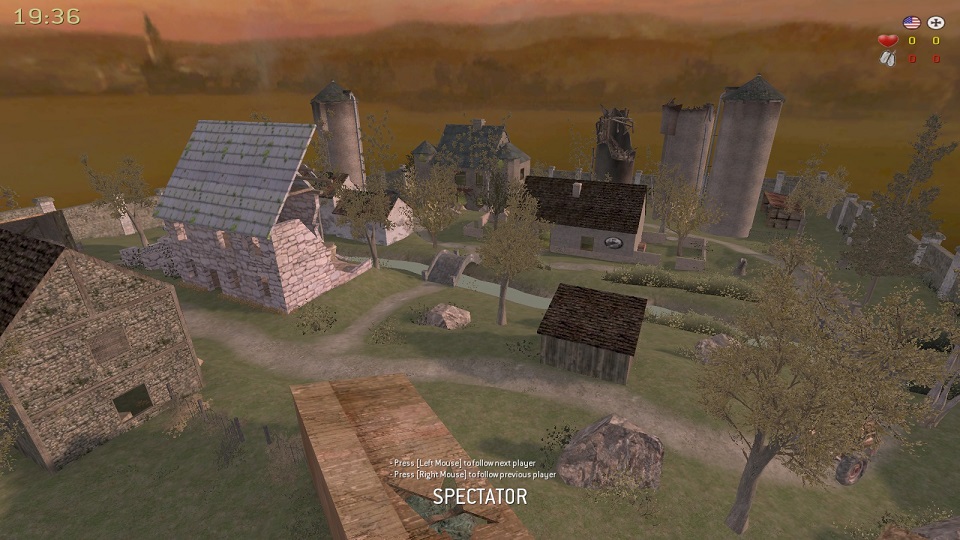960x540 pixels.
Task: Click the red heart alive-players icon
Action: pos(887,41)
